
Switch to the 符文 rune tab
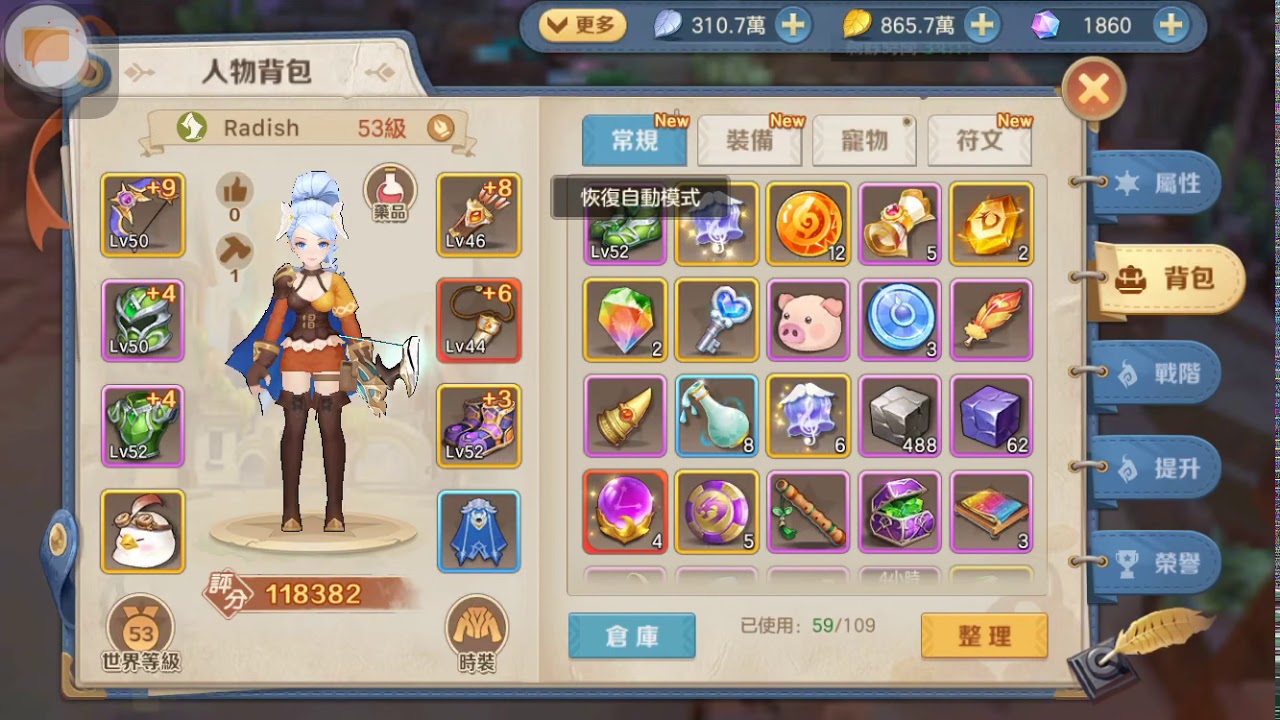[980, 140]
